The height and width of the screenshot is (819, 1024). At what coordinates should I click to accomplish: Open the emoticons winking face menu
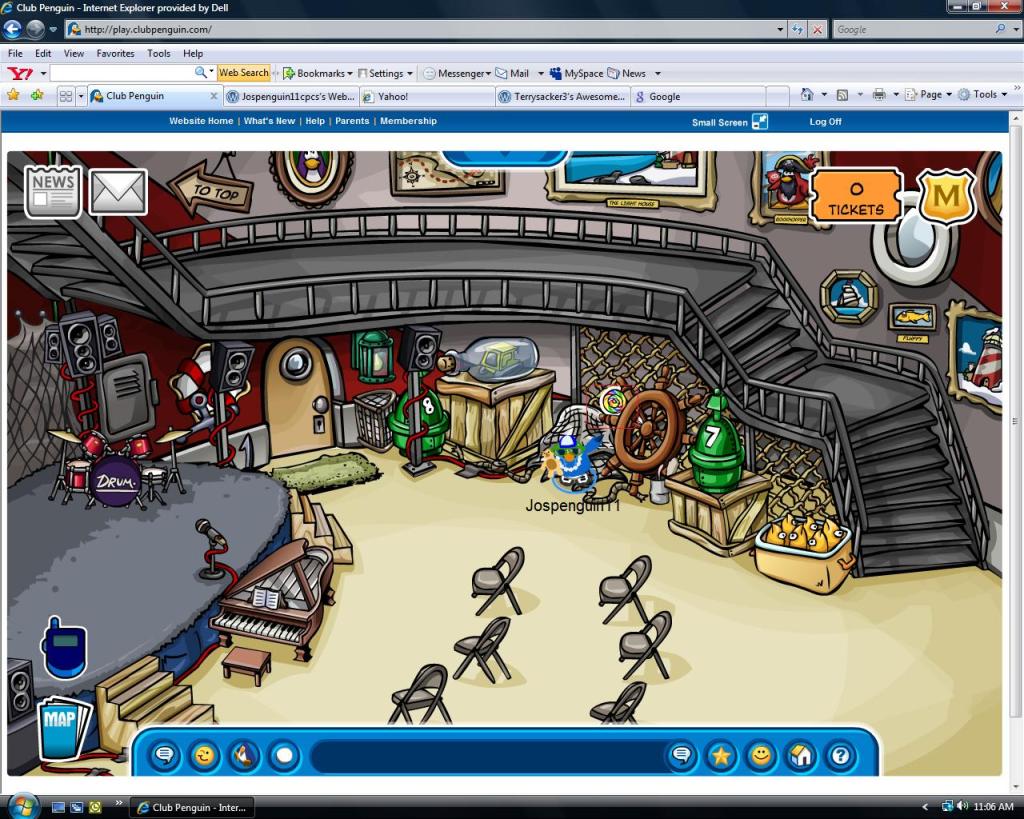click(204, 755)
